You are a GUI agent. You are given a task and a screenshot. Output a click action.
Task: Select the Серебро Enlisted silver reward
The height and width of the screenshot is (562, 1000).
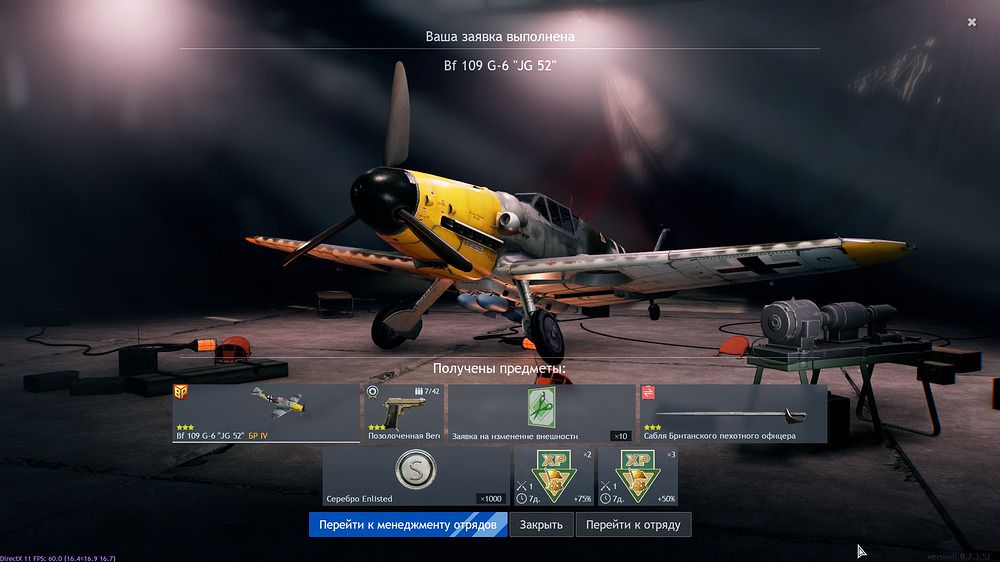(416, 476)
